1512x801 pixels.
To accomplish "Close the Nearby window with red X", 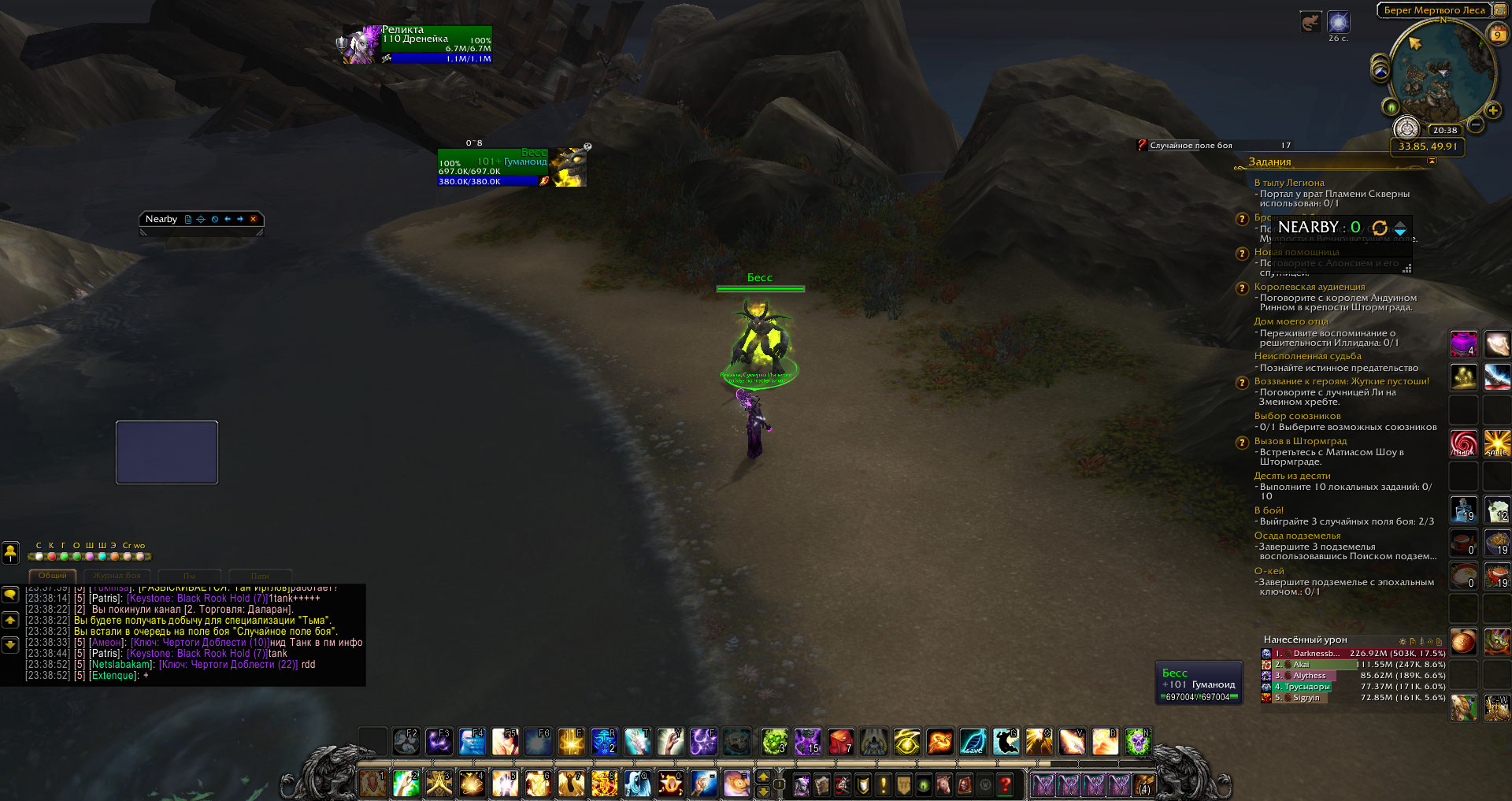I will (254, 219).
